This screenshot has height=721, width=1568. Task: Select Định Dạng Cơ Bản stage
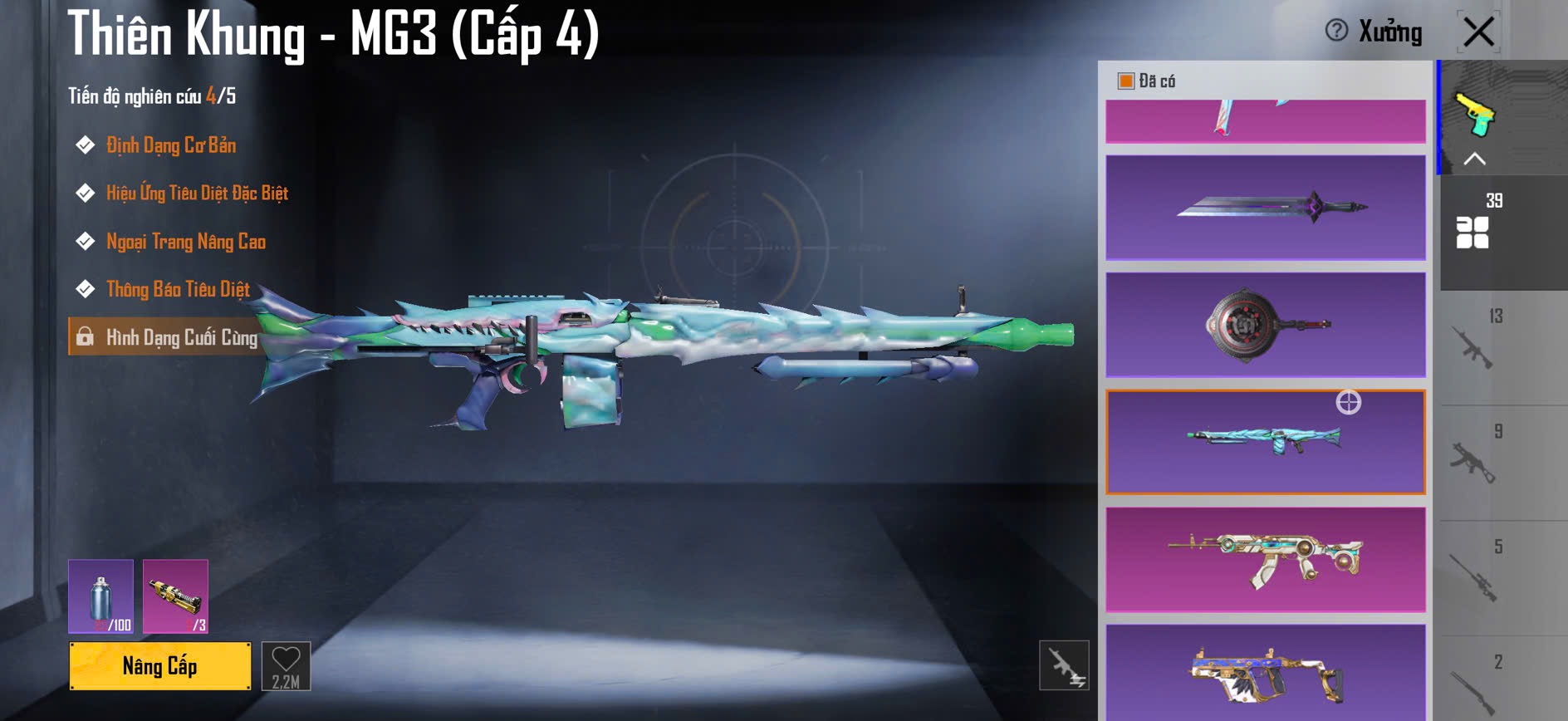pyautogui.click(x=171, y=146)
